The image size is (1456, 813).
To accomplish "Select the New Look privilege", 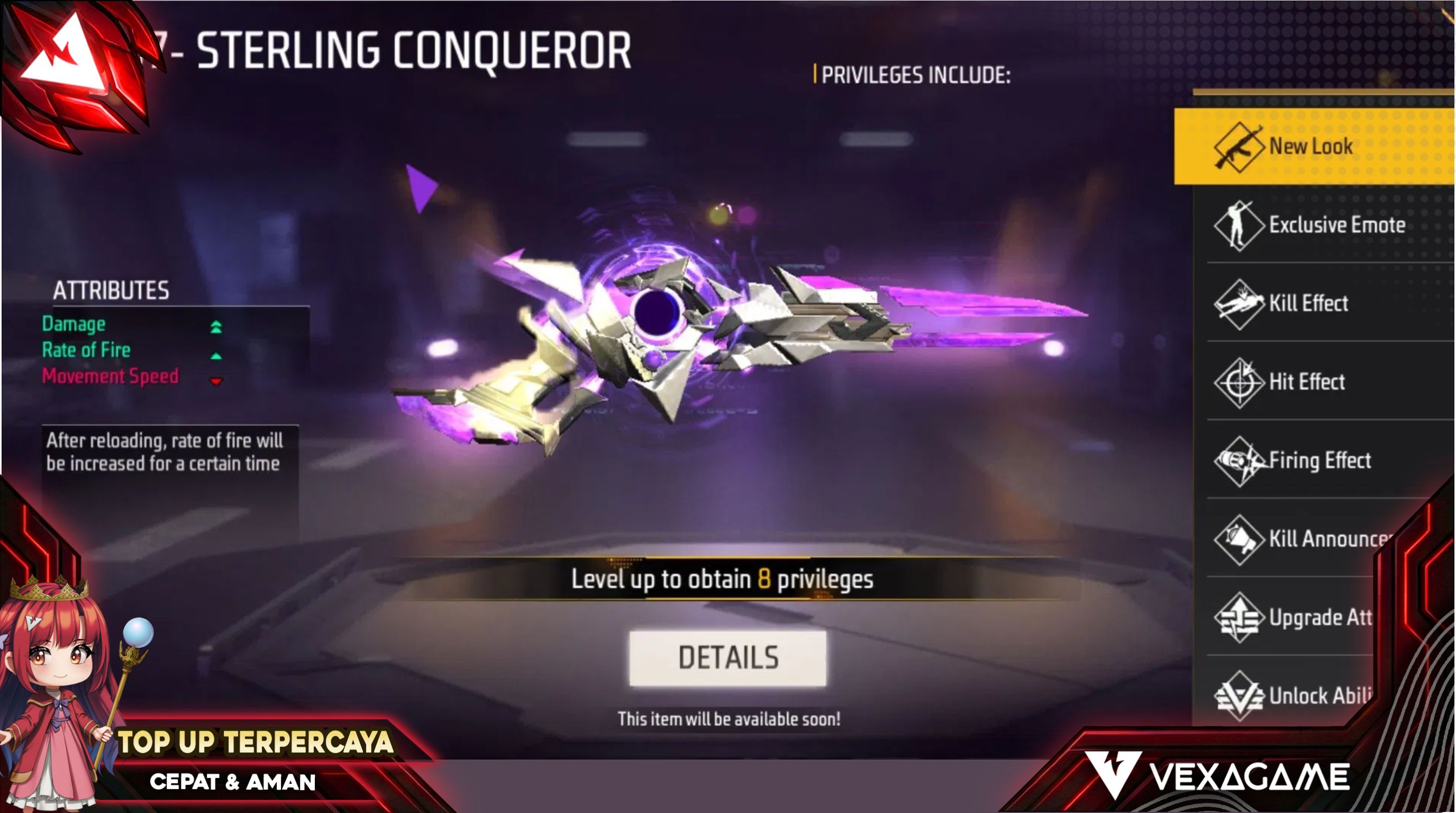I will point(1312,147).
